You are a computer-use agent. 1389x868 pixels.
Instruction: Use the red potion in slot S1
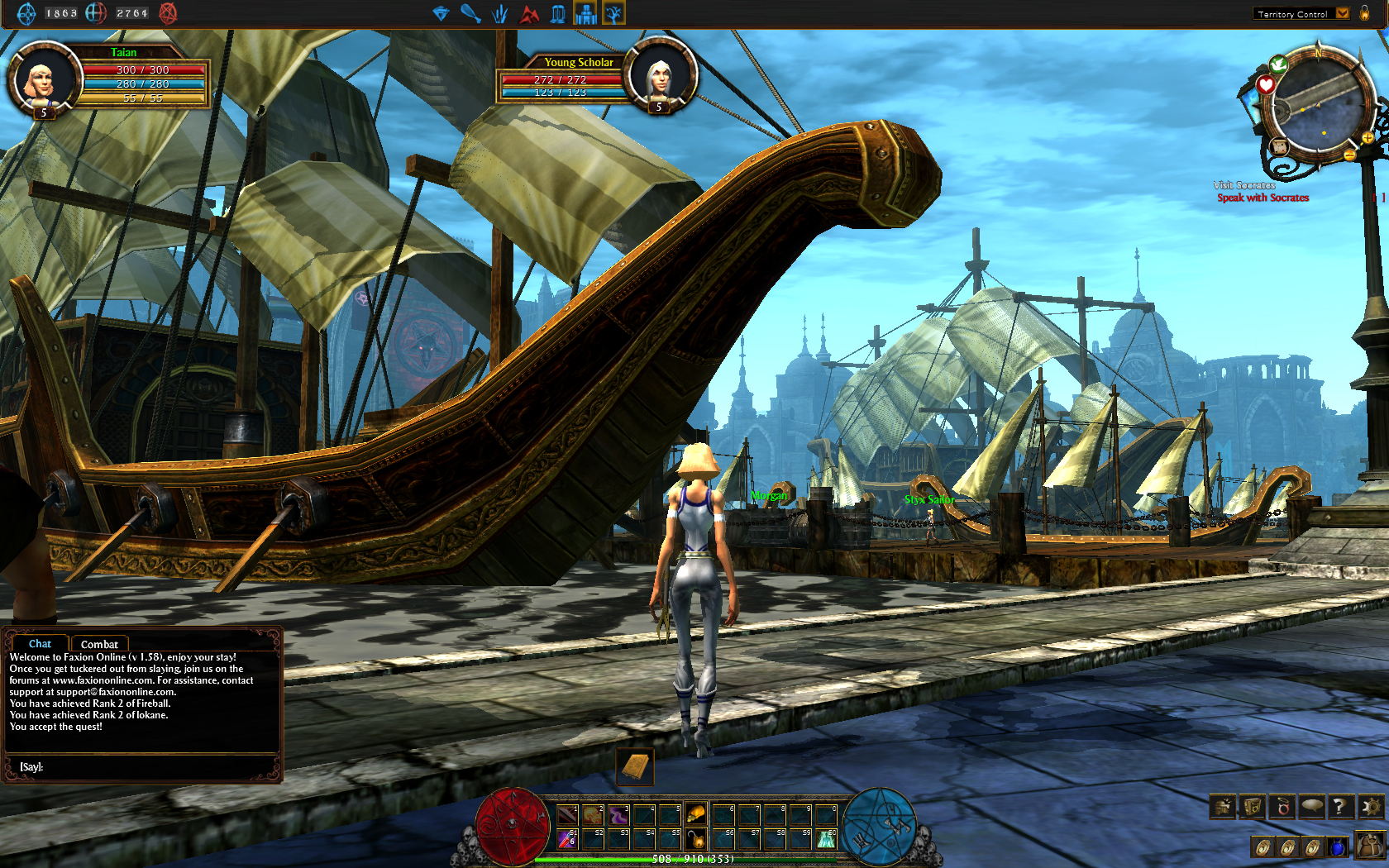click(567, 839)
